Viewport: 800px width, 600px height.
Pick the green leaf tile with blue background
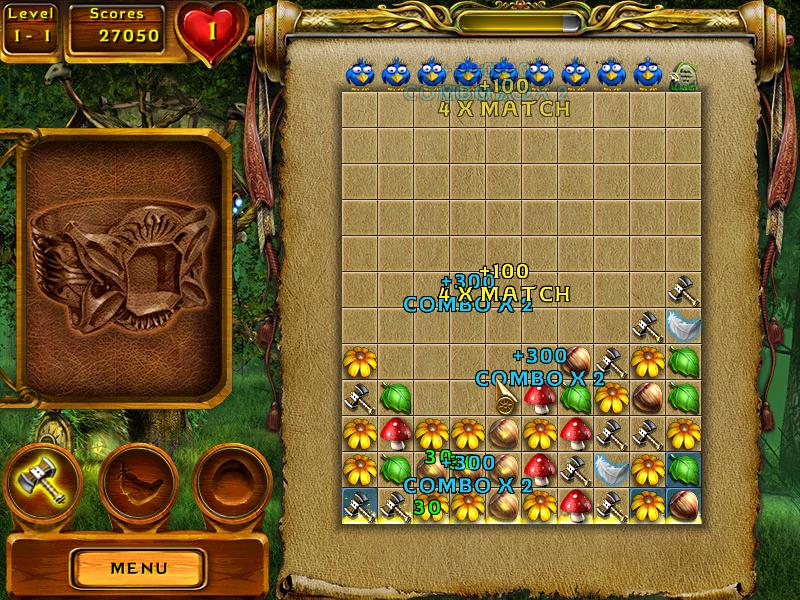coord(684,469)
